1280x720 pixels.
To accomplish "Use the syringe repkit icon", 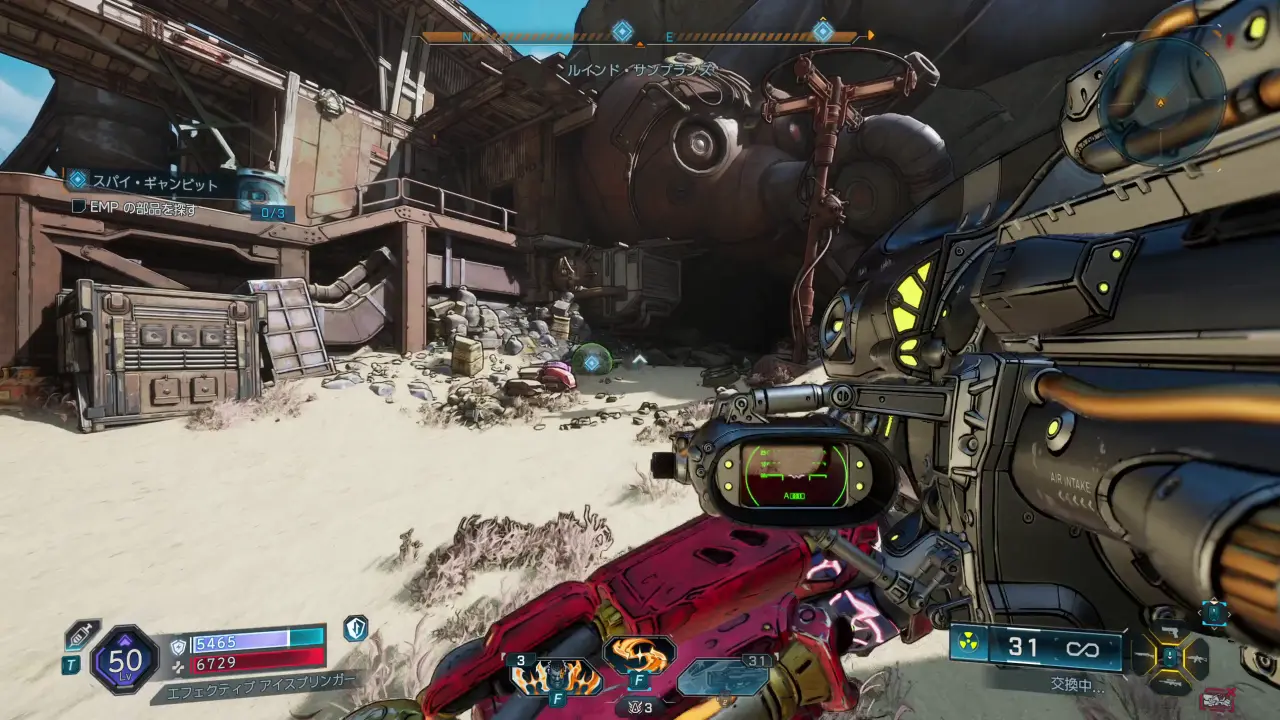I will point(80,635).
